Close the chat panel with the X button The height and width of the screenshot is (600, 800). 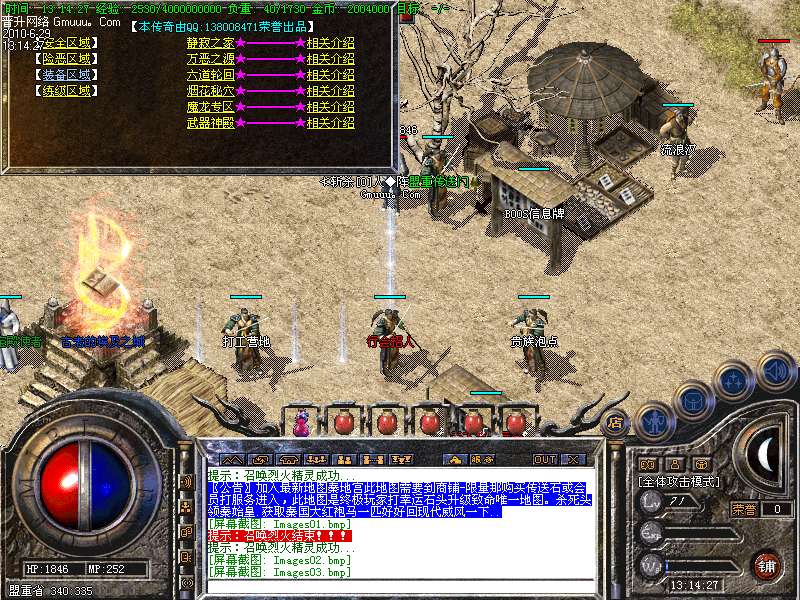point(573,459)
